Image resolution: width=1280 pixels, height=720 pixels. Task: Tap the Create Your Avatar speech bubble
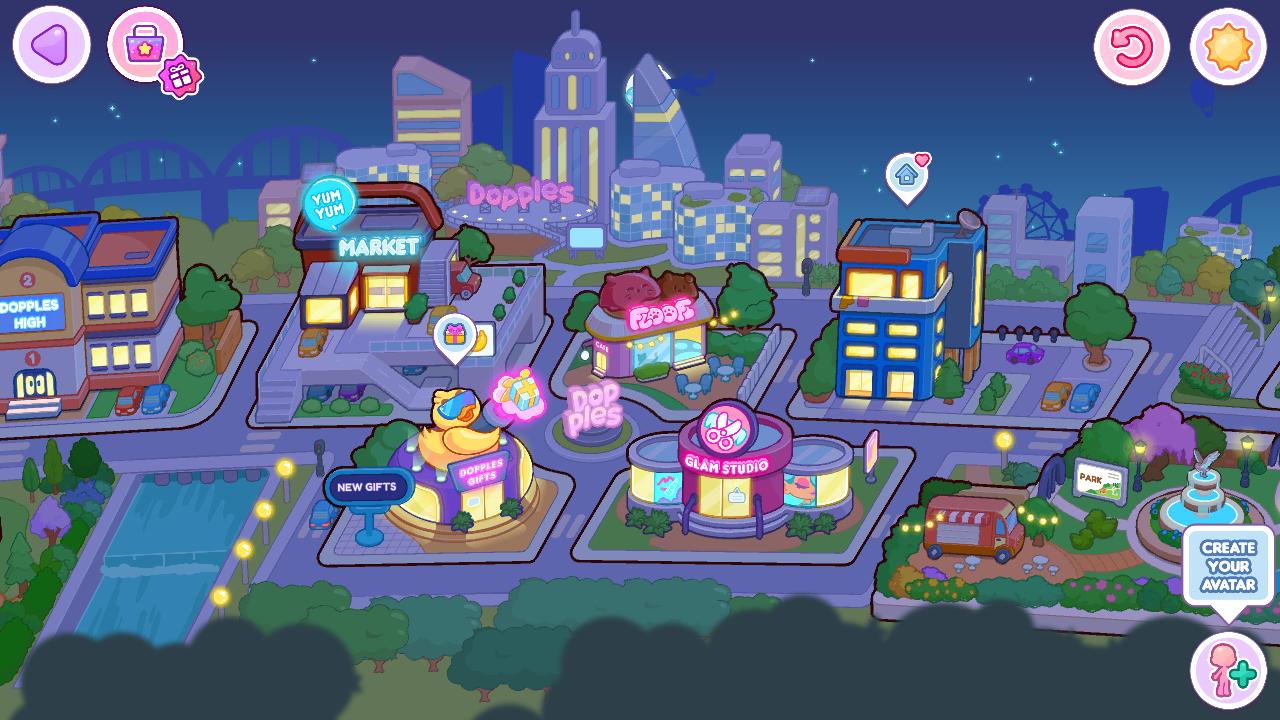(x=1228, y=566)
